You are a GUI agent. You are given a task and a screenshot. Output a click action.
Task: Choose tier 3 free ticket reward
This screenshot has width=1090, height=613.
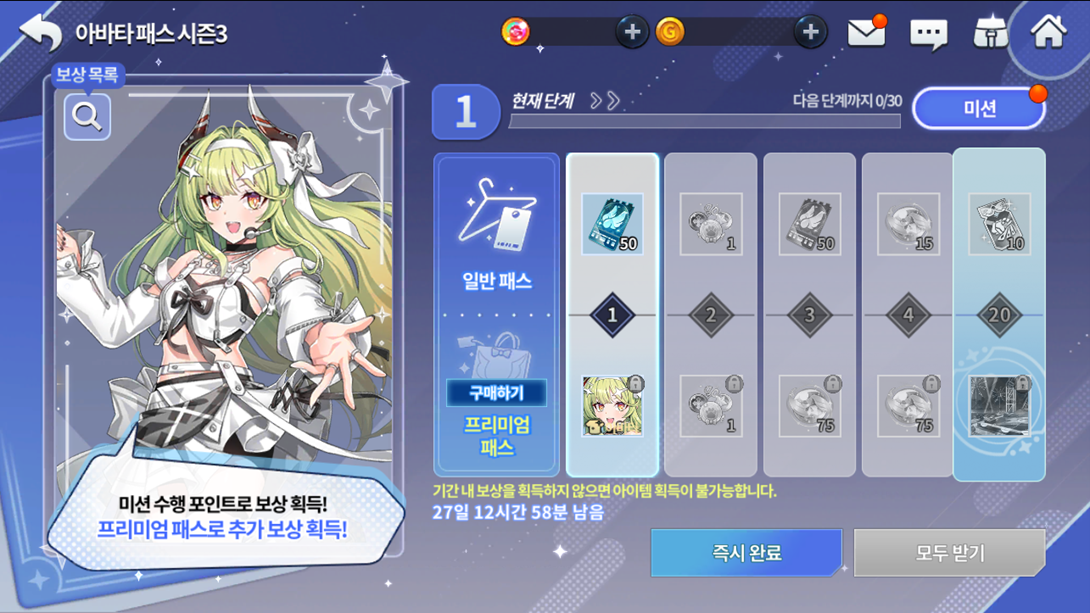(809, 223)
